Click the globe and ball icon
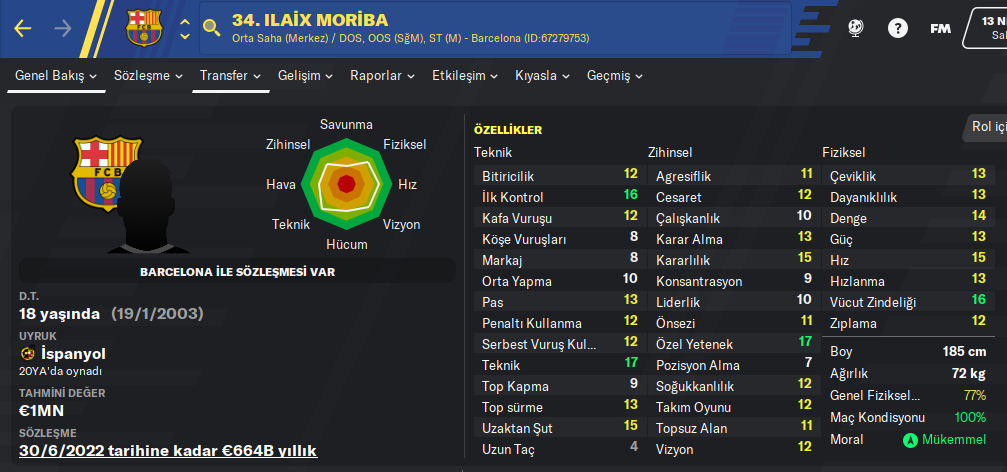This screenshot has height=472, width=1007. [856, 28]
